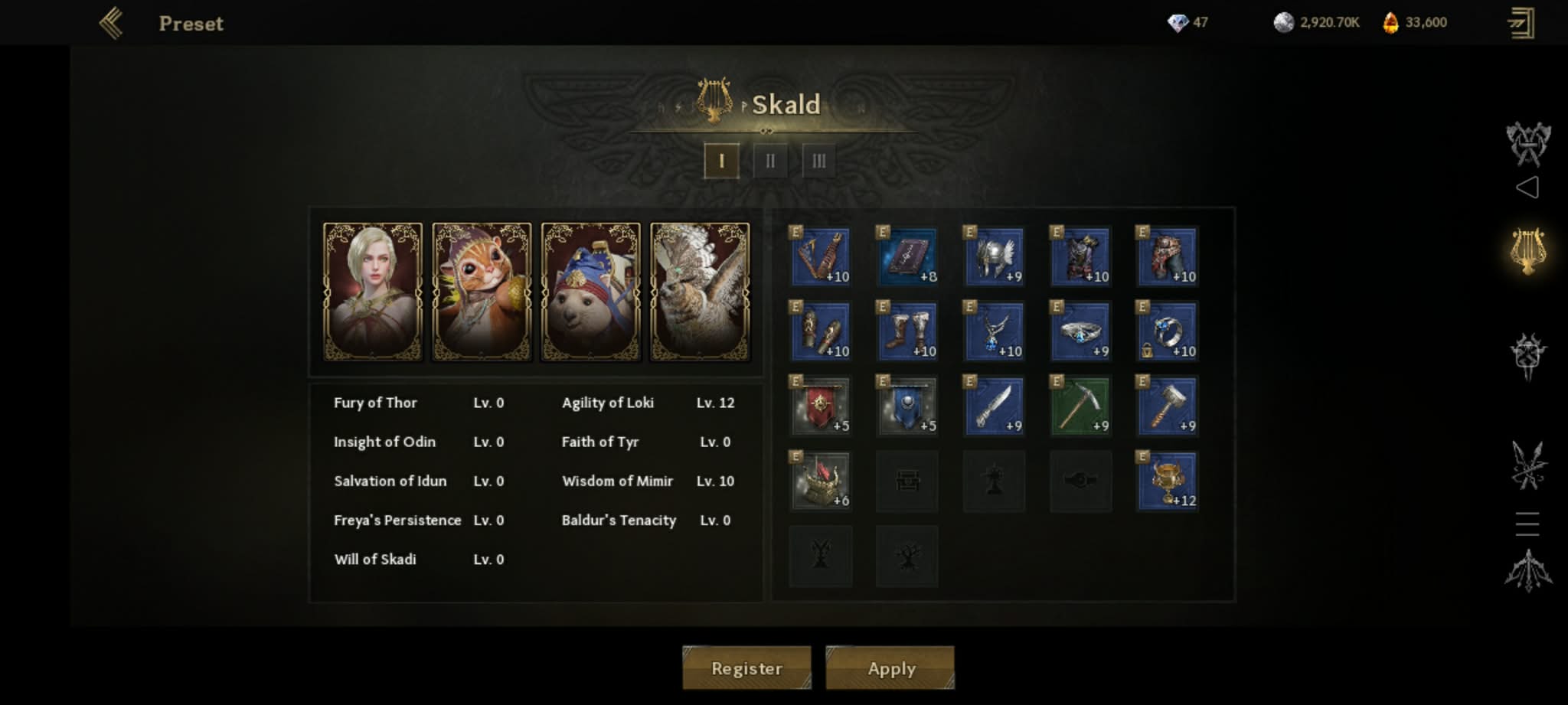Select the golden lyre Skald class icon
Image resolution: width=1568 pixels, height=705 pixels.
click(1528, 250)
